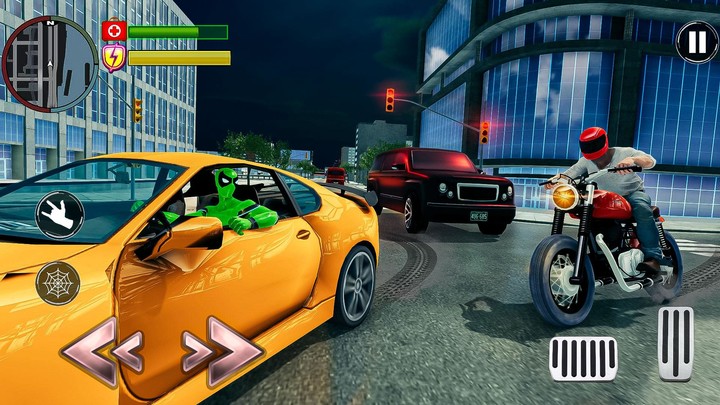Hit the wide brake pedal
720x405 pixels.
583,359
